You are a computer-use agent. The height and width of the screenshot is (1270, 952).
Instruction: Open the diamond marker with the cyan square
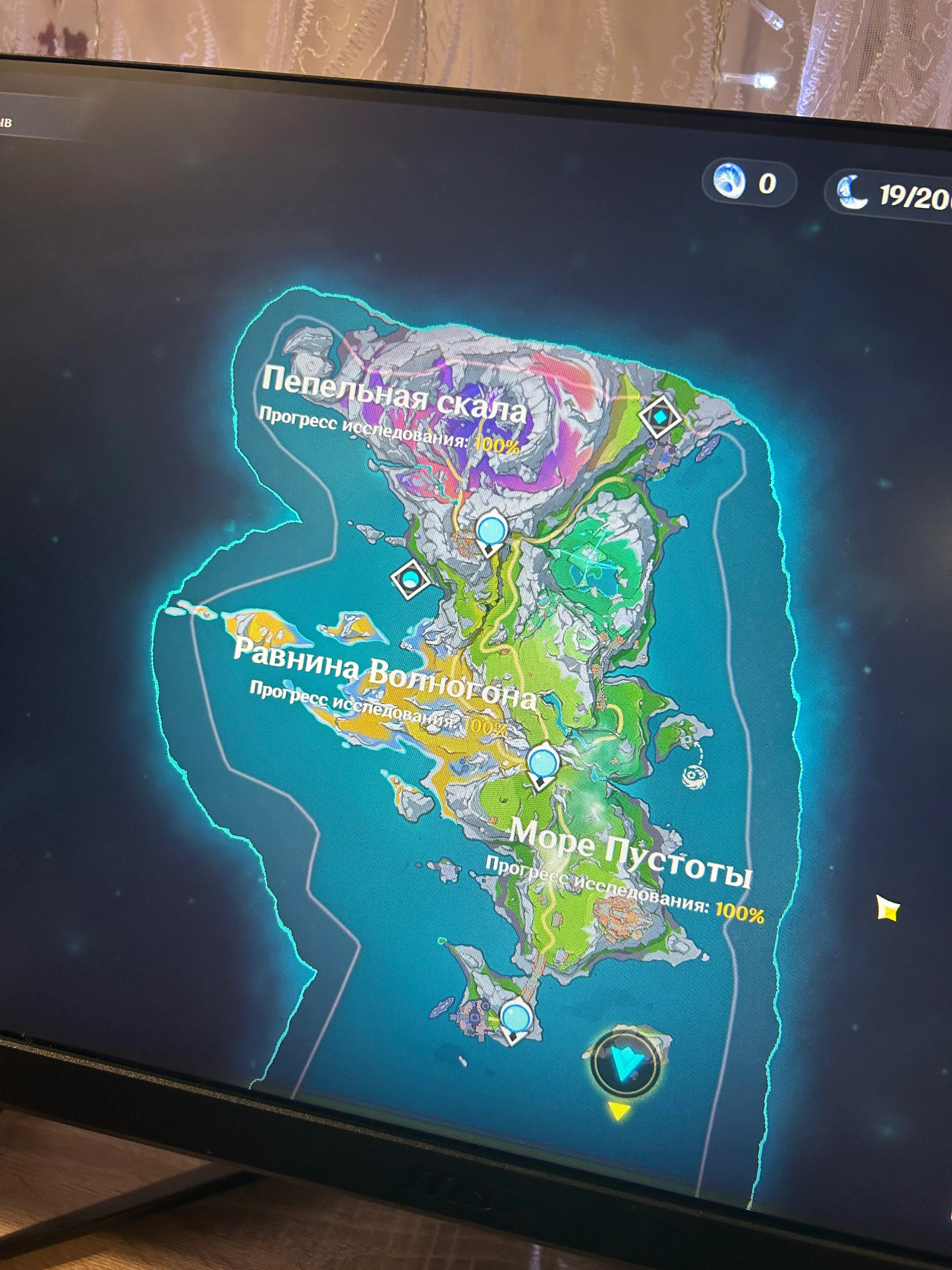tap(660, 416)
